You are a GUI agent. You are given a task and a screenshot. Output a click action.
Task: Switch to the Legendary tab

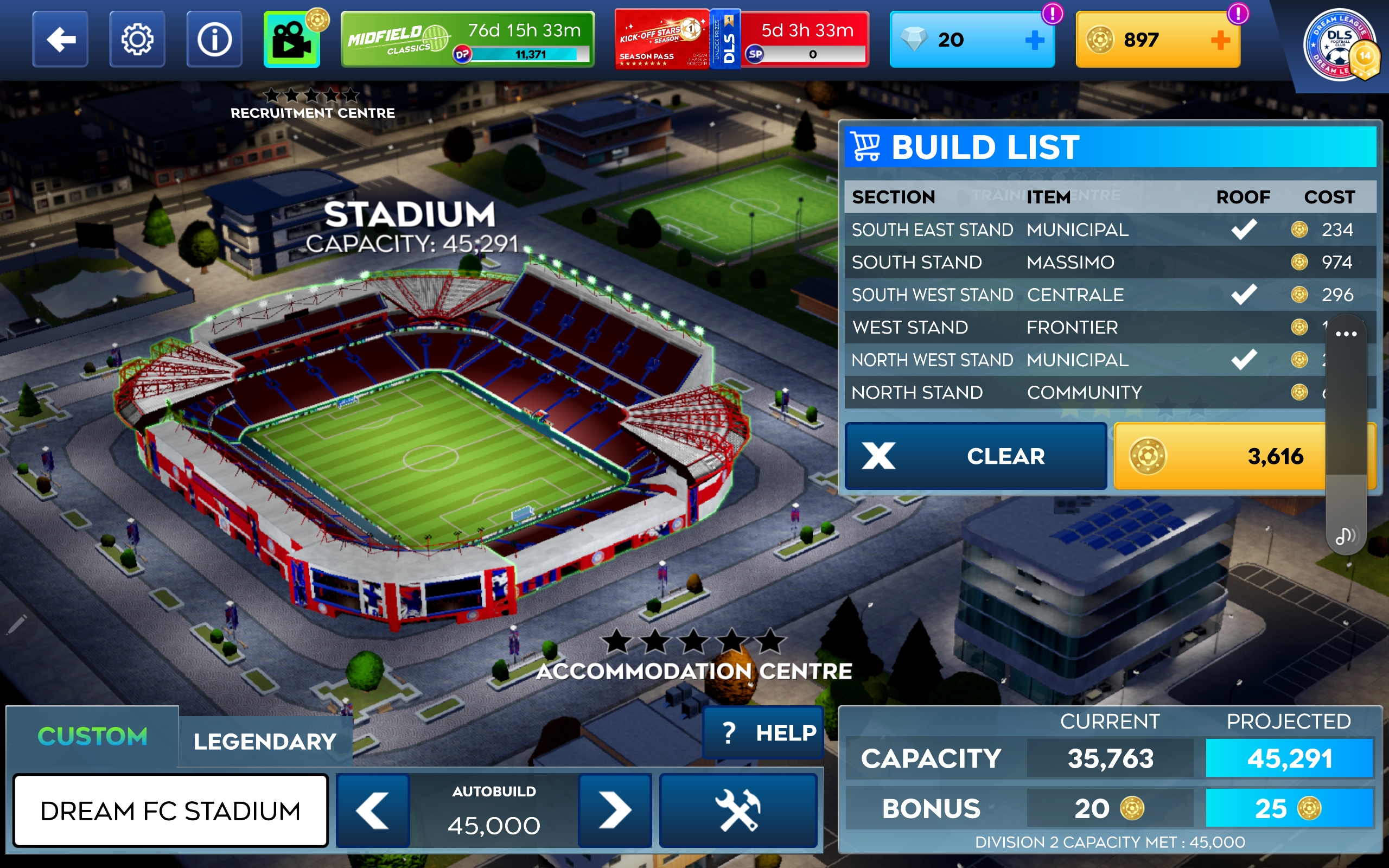[265, 742]
